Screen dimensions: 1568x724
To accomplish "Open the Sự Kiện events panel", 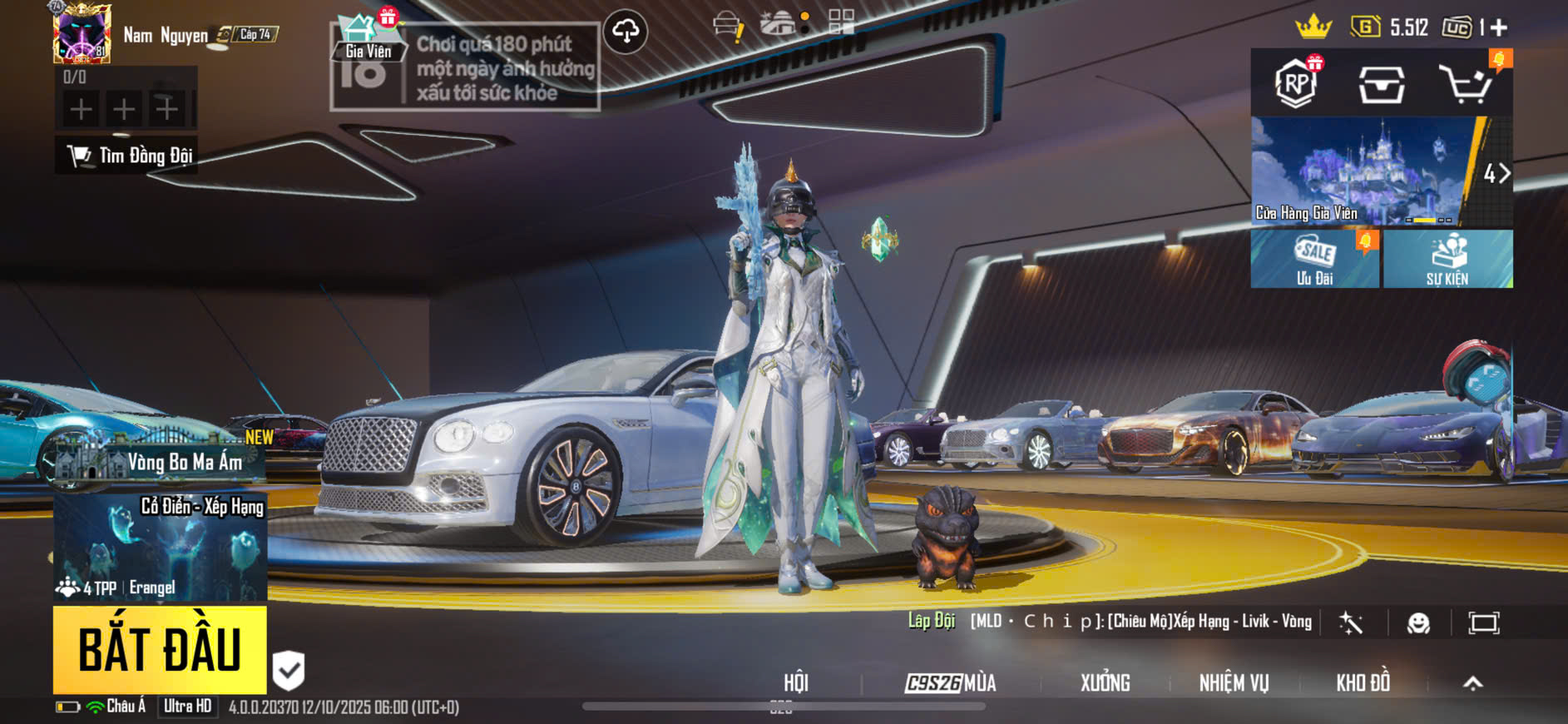I will click(x=1447, y=259).
